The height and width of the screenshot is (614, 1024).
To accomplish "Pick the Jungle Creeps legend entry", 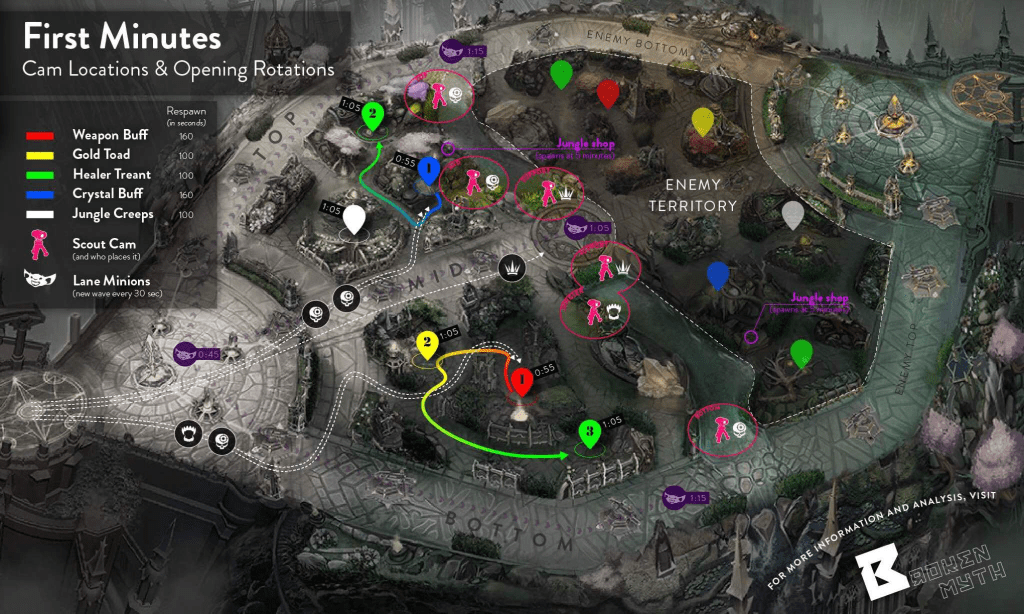I will [112, 215].
